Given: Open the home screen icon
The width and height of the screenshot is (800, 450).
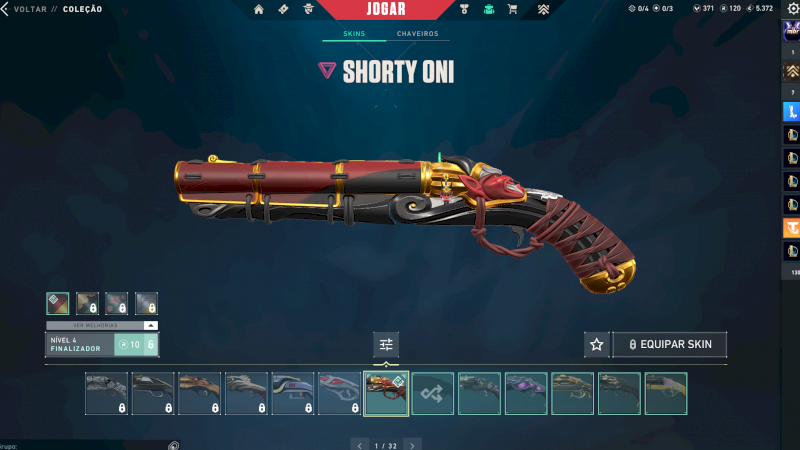Looking at the screenshot, I should coord(259,9).
